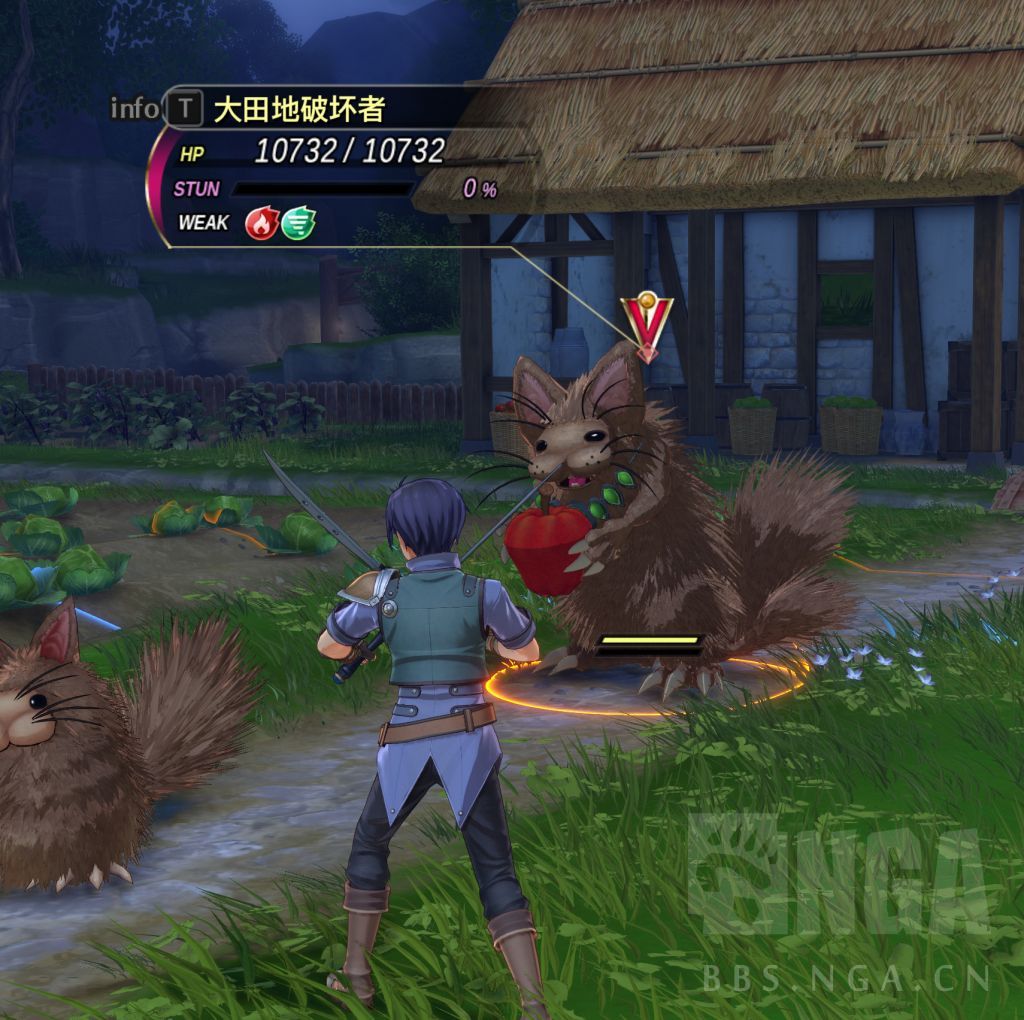Open the 大田地破坏者 enemy info panel
The image size is (1024, 1020).
click(184, 108)
